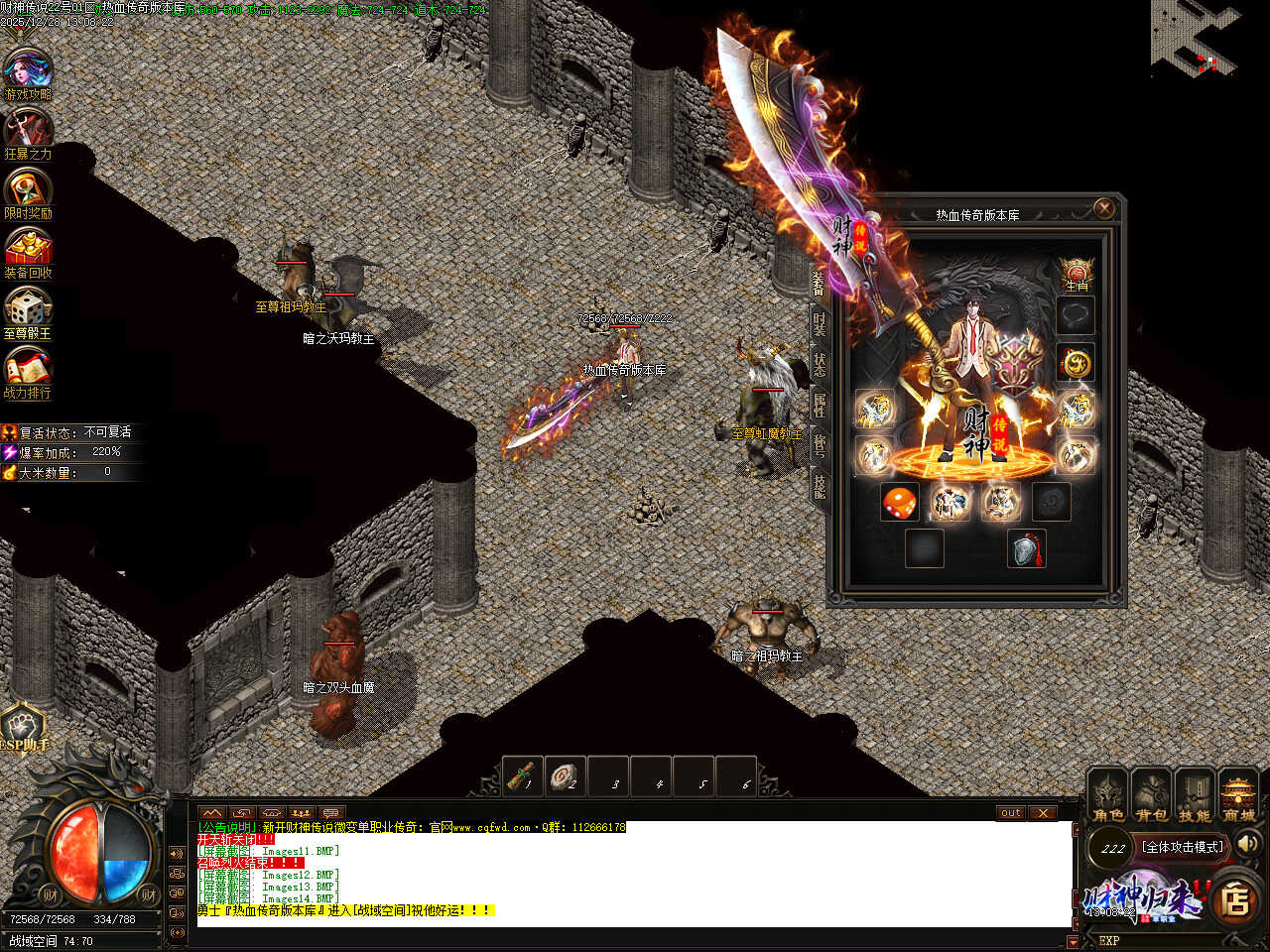Open the 装备回收 equipment recycling chest
1270x952 pixels.
click(x=28, y=252)
